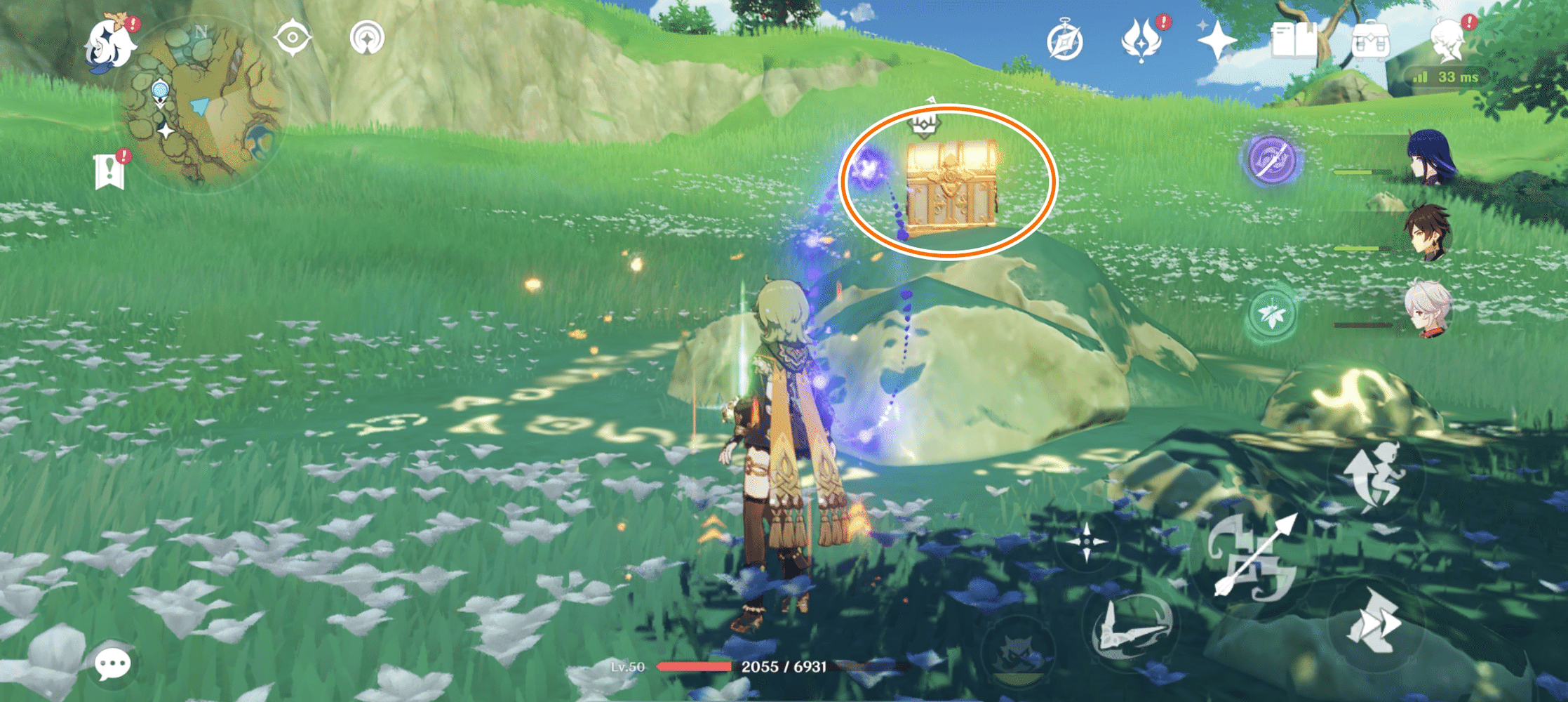1568x702 pixels.
Task: Open the Paimon menu
Action: 109,42
